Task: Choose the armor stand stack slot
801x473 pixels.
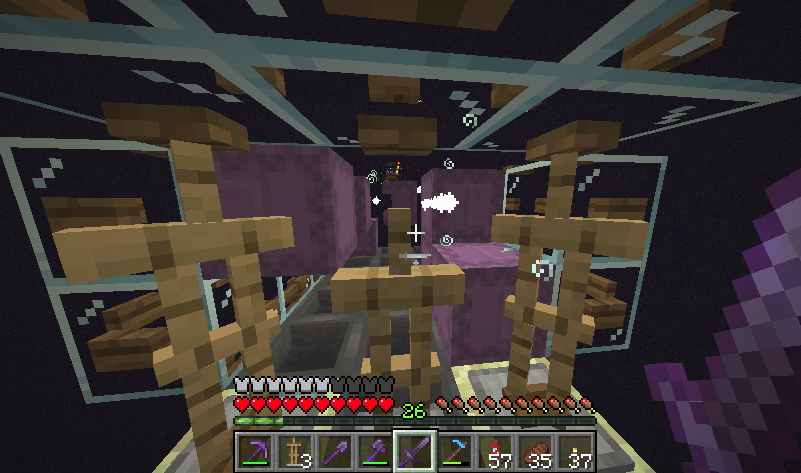Action: click(x=294, y=452)
